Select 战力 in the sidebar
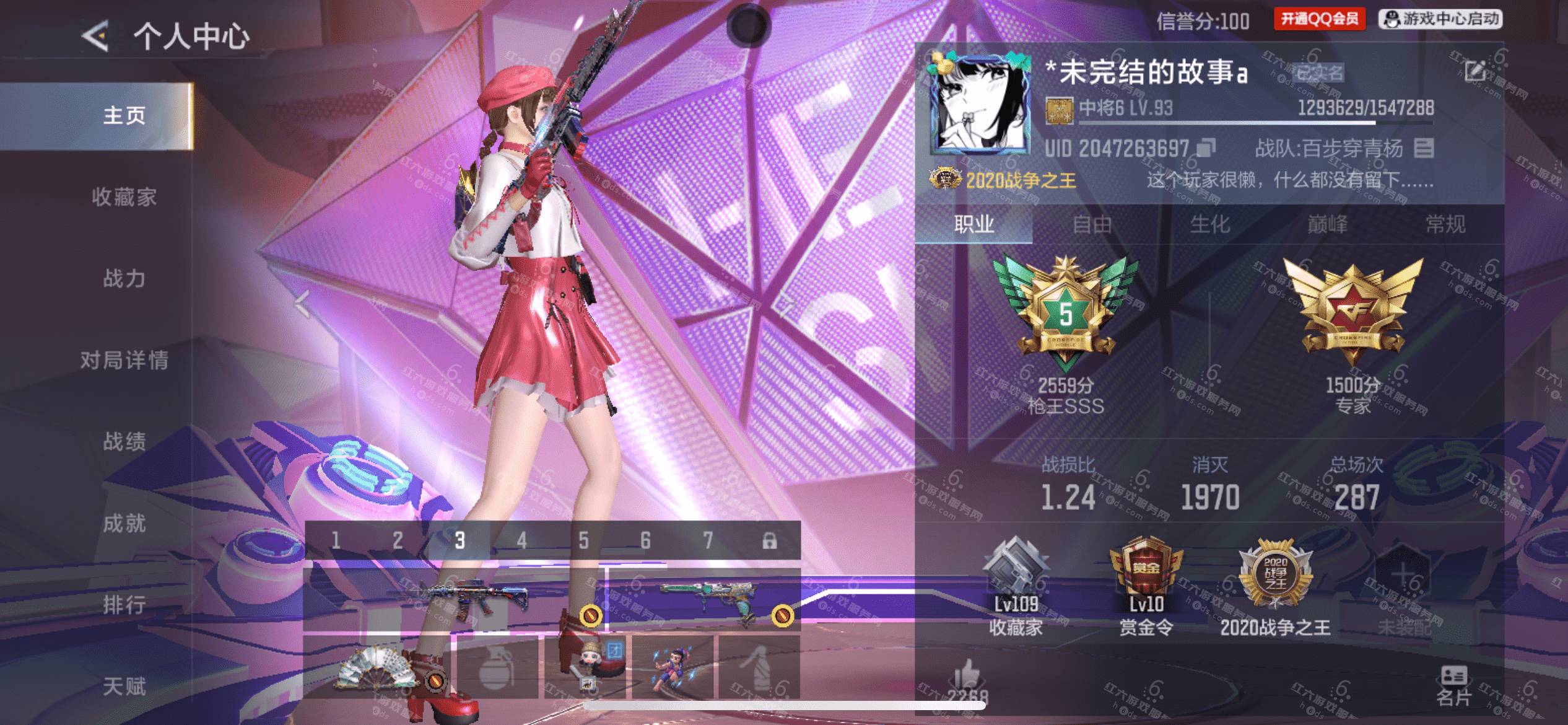The width and height of the screenshot is (1568, 725). click(x=124, y=278)
